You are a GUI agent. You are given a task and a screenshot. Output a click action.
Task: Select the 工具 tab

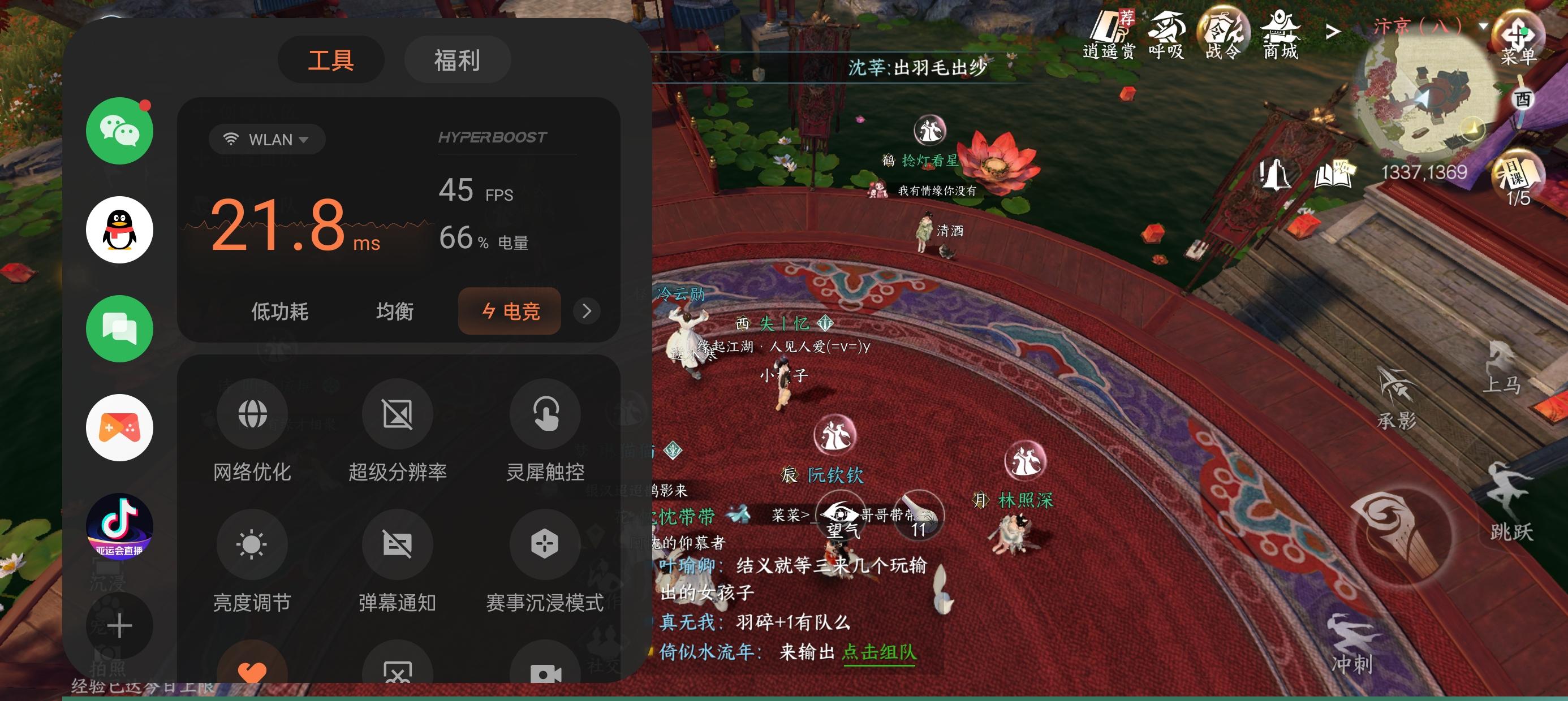(331, 59)
